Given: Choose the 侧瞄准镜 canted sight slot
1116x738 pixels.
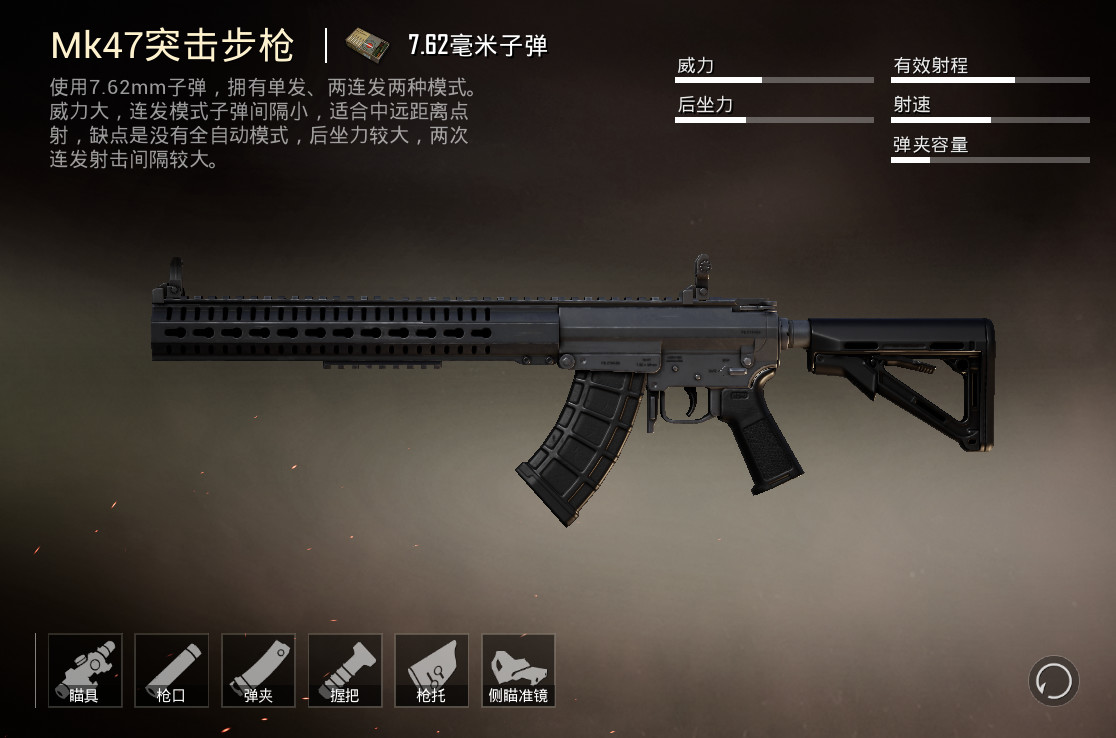Looking at the screenshot, I should tap(518, 670).
